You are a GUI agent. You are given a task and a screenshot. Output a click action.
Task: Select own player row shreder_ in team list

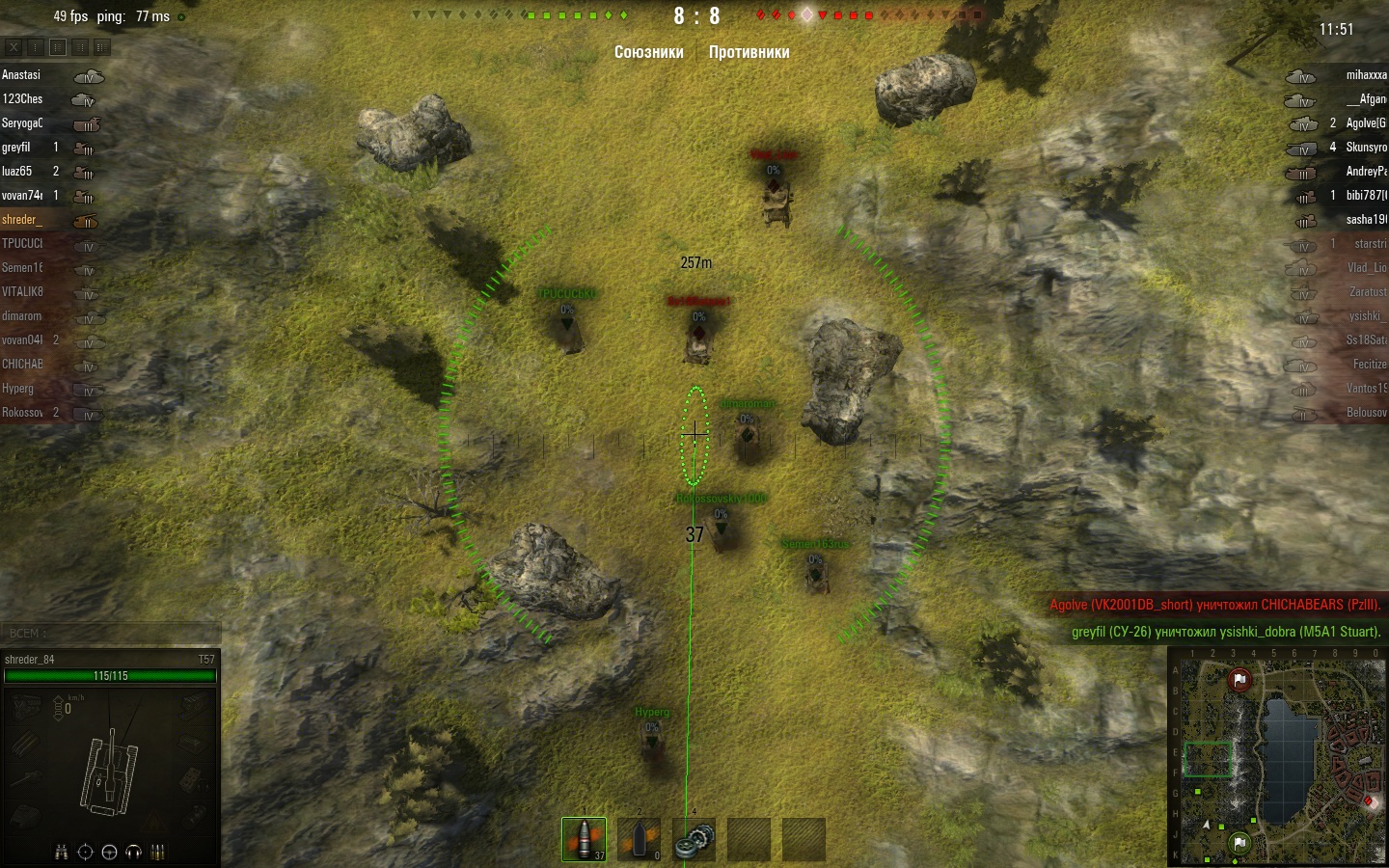click(x=22, y=220)
